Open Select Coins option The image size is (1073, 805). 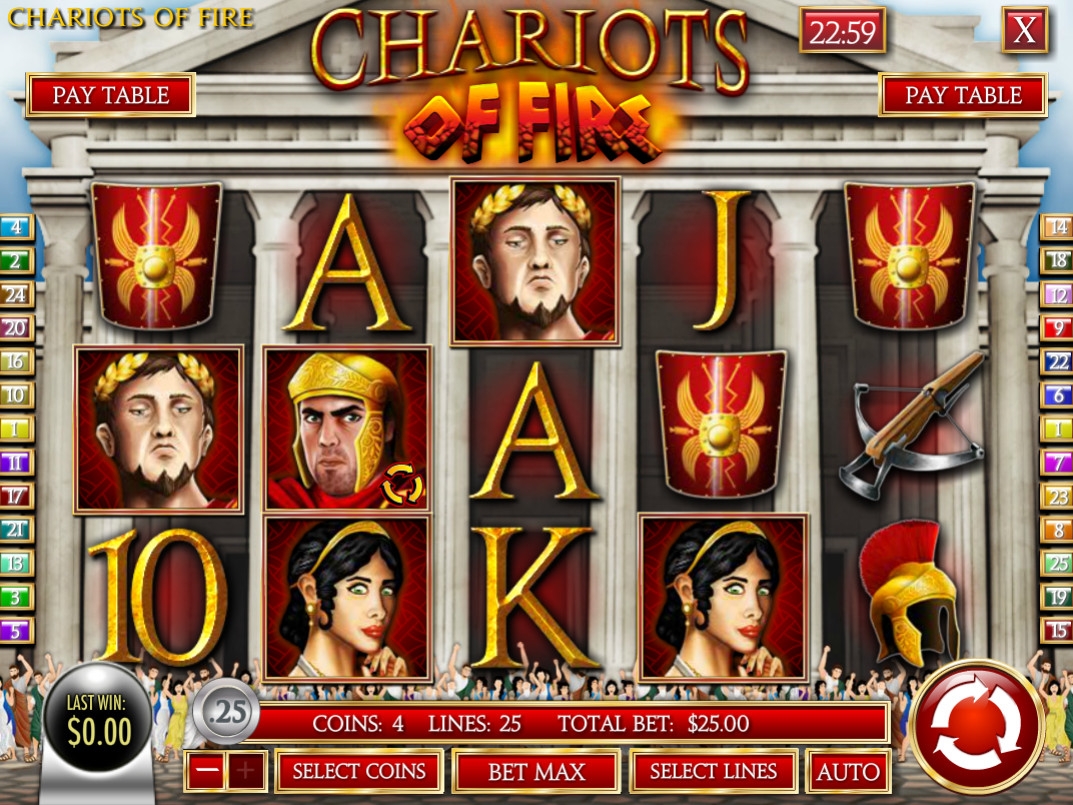pyautogui.click(x=360, y=771)
